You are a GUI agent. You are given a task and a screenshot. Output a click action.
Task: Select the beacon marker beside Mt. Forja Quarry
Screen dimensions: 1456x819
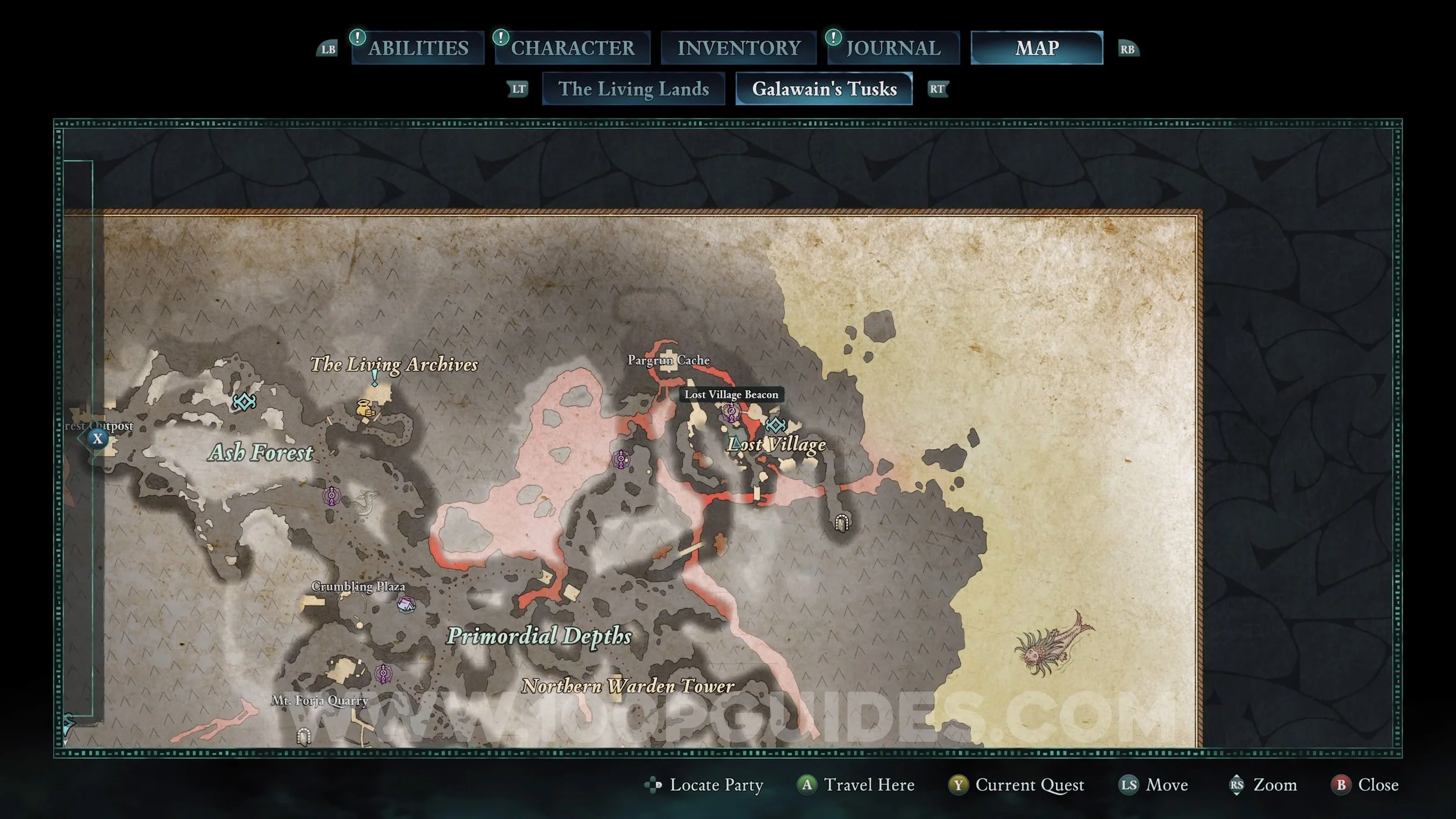(383, 674)
